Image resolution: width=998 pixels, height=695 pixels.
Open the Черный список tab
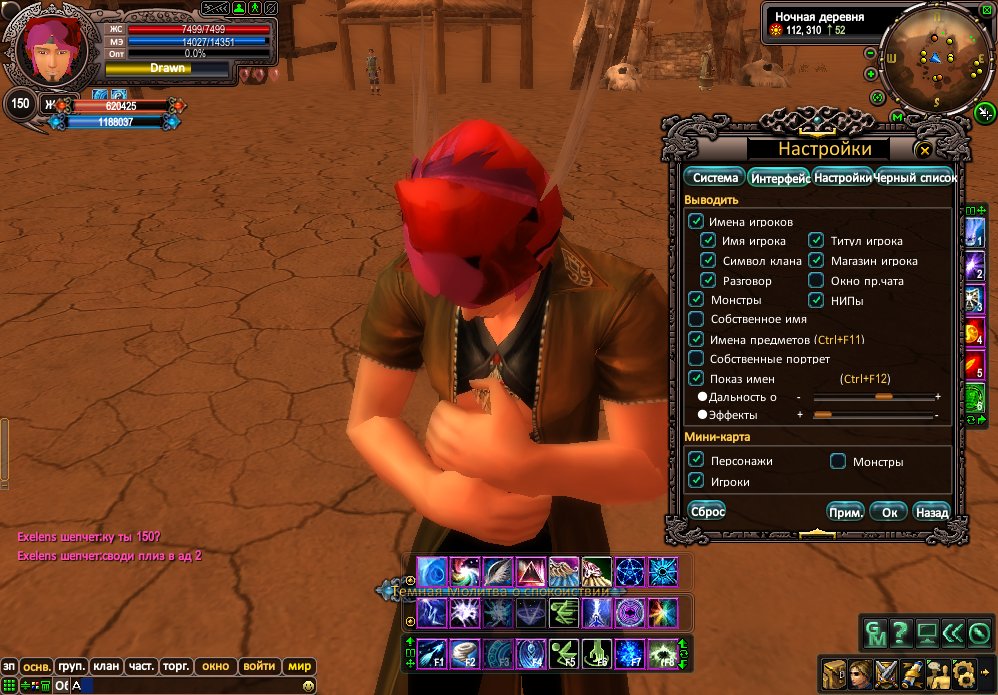[916, 177]
